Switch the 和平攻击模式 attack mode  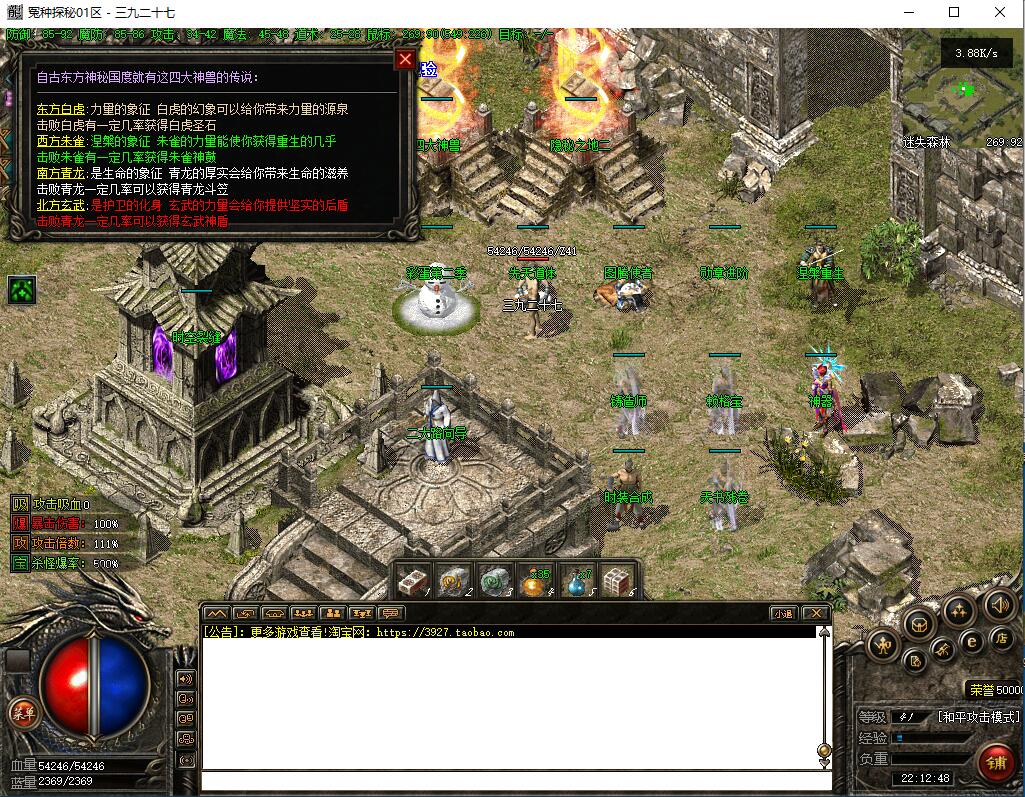point(977,717)
